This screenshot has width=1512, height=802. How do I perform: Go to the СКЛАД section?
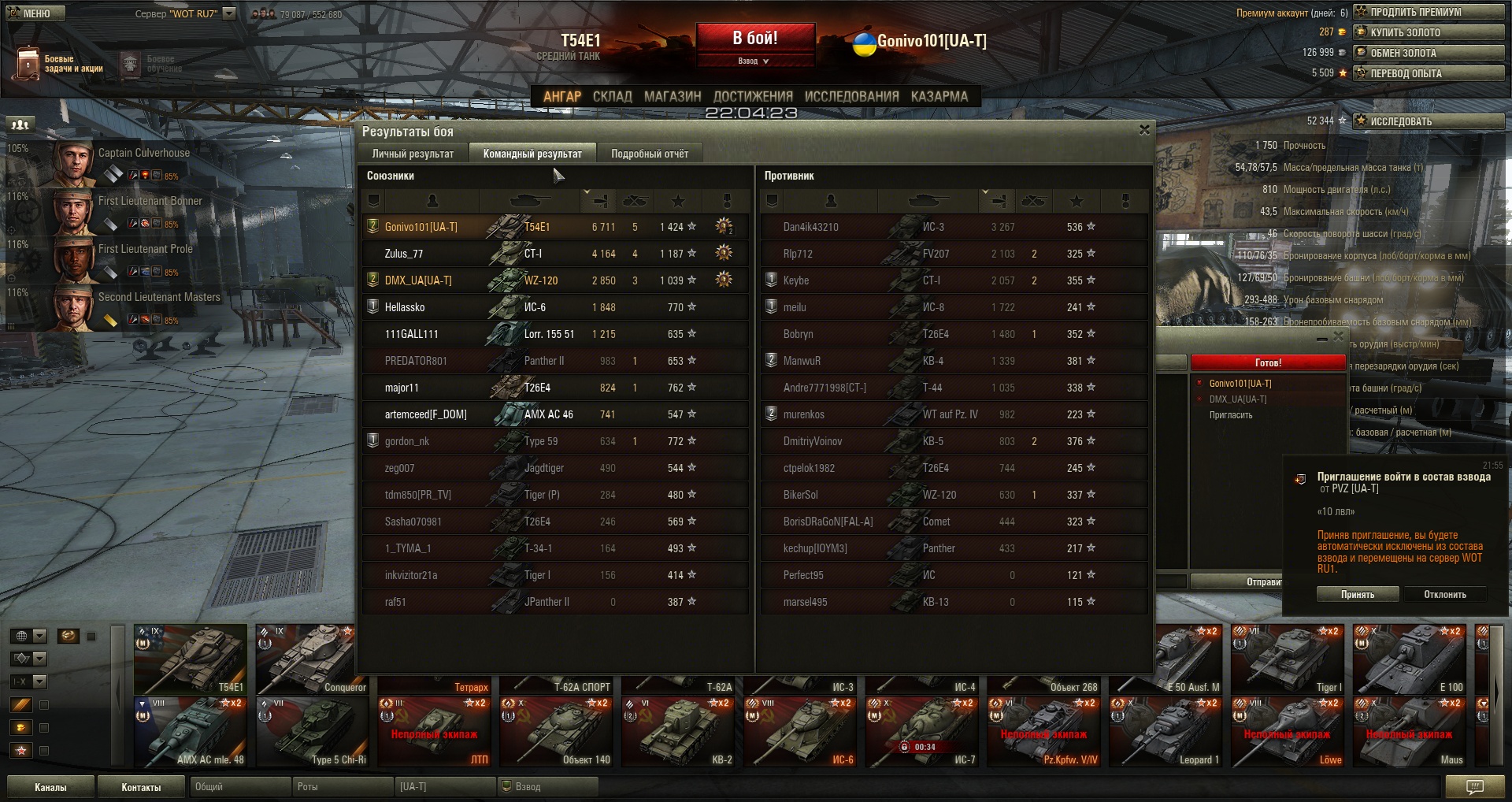[x=612, y=96]
